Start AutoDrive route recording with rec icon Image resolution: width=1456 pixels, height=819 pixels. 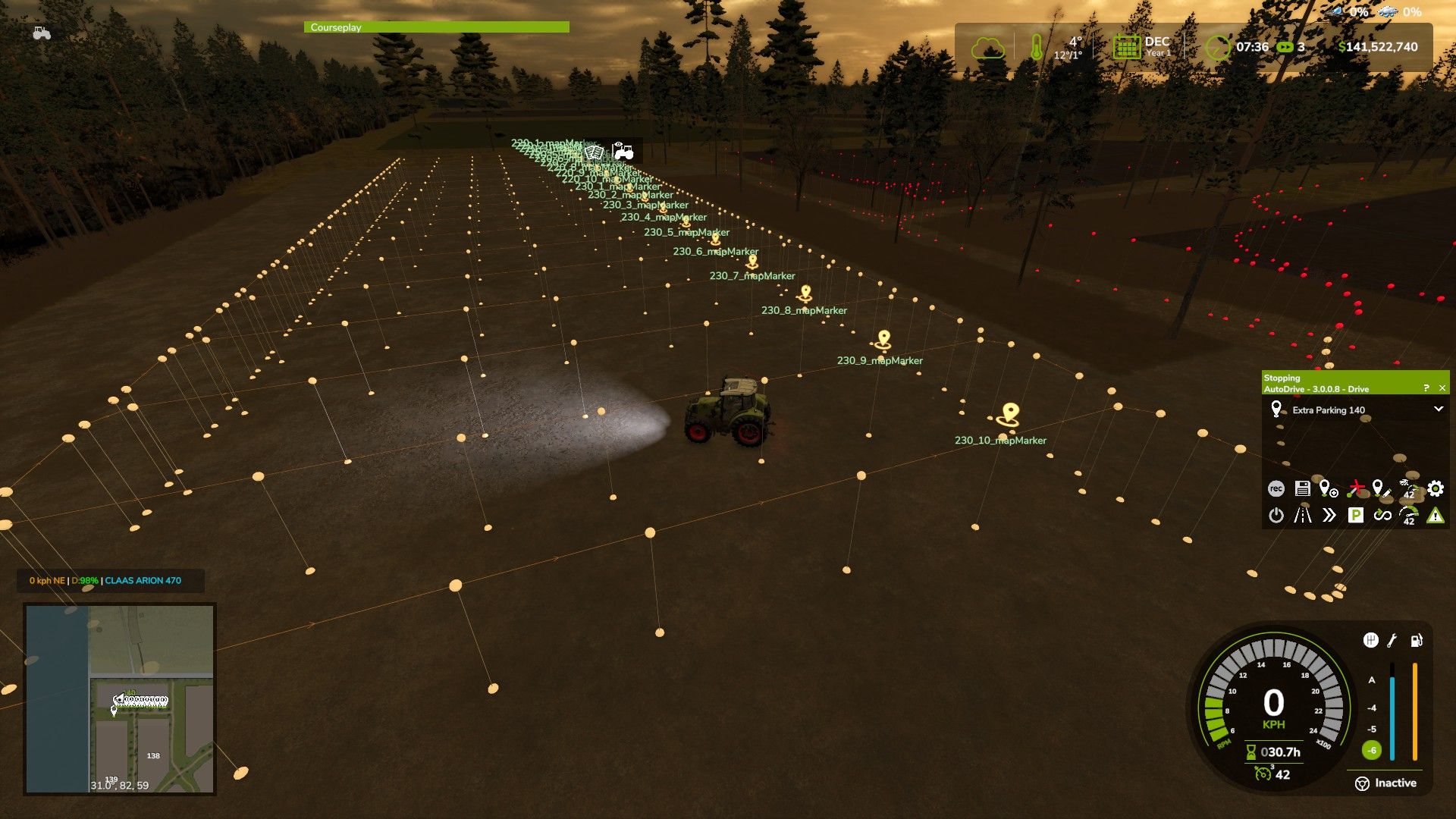[x=1277, y=488]
